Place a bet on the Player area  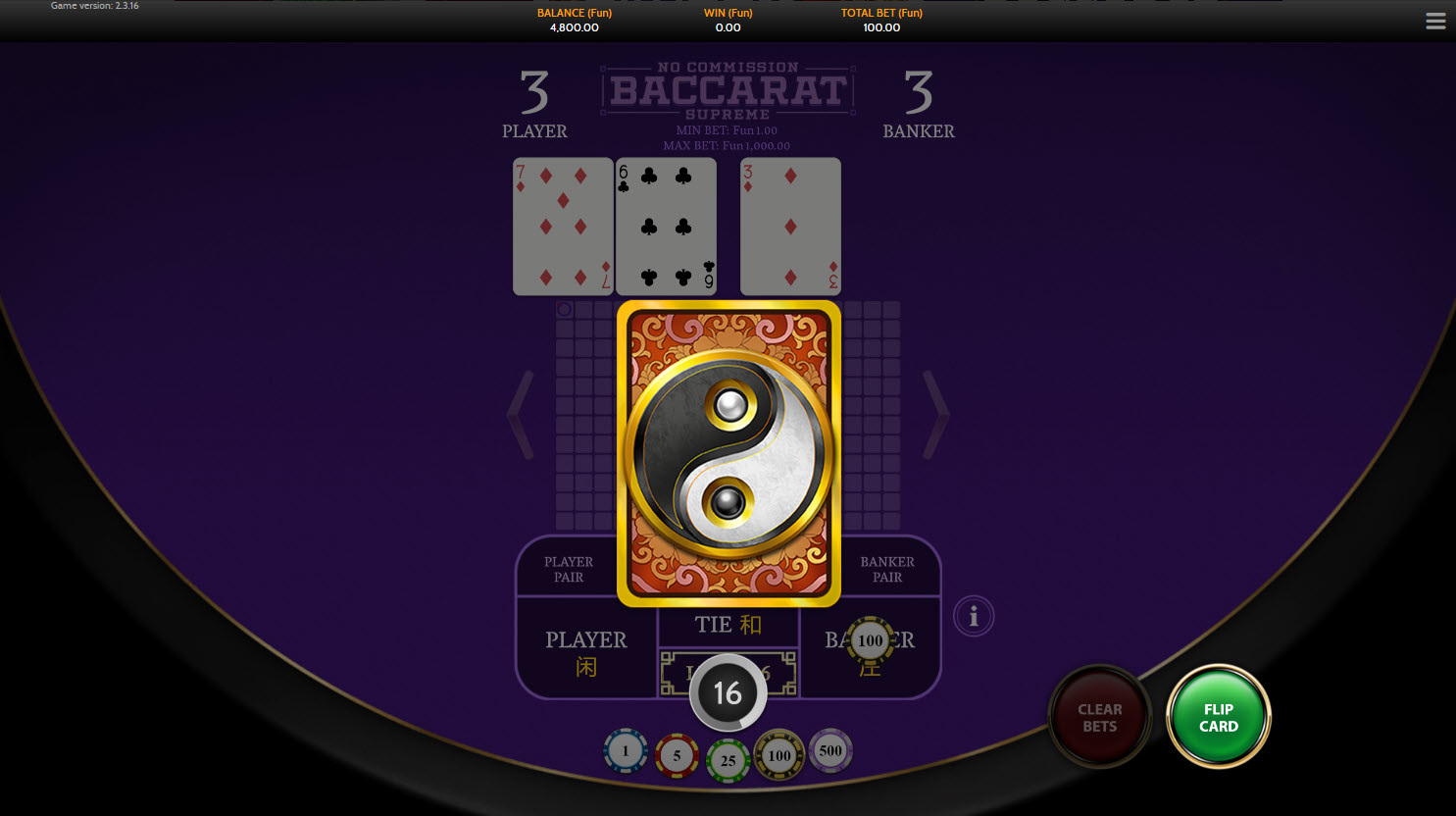tap(585, 652)
